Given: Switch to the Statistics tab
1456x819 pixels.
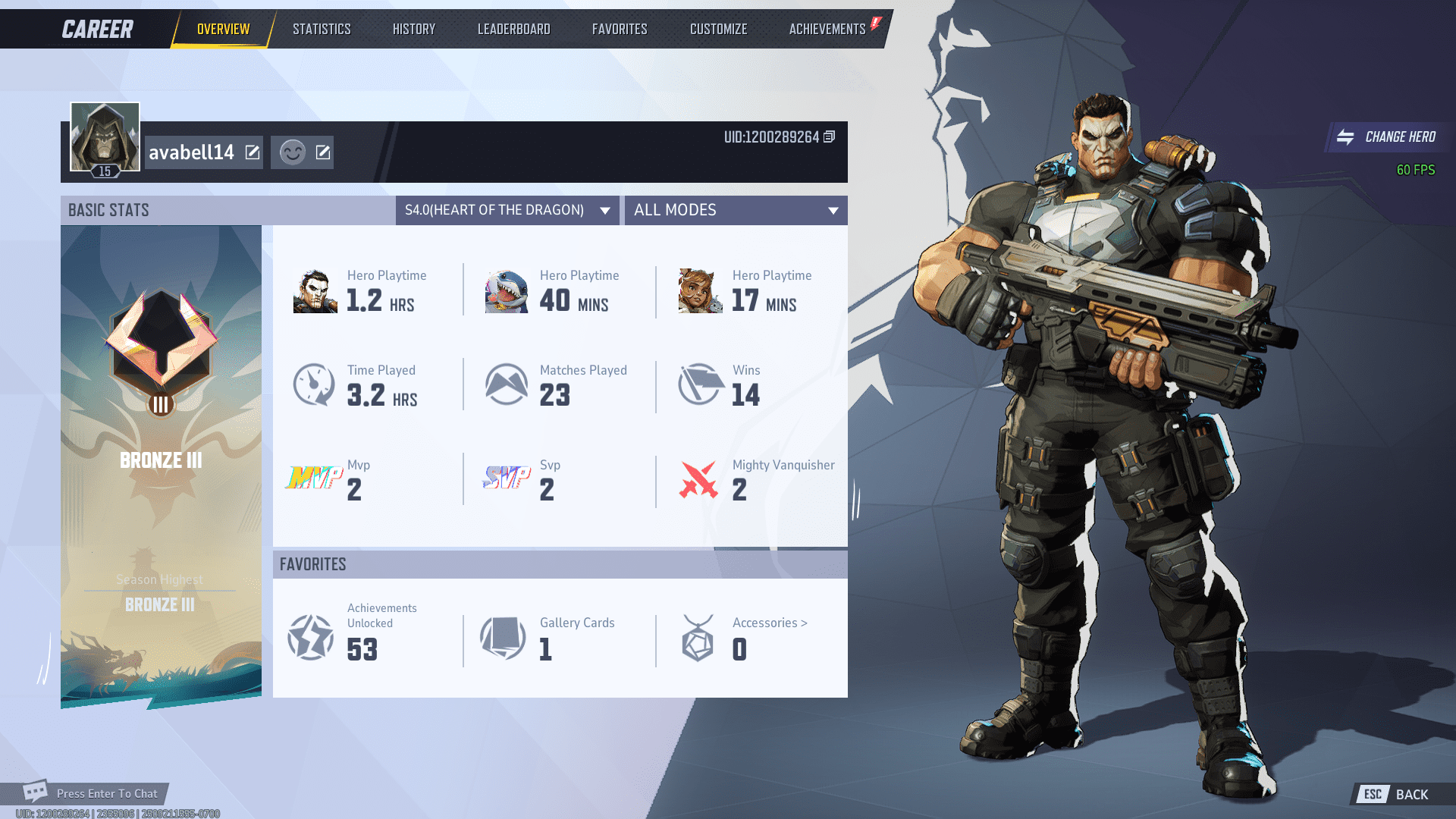Looking at the screenshot, I should coord(322,29).
